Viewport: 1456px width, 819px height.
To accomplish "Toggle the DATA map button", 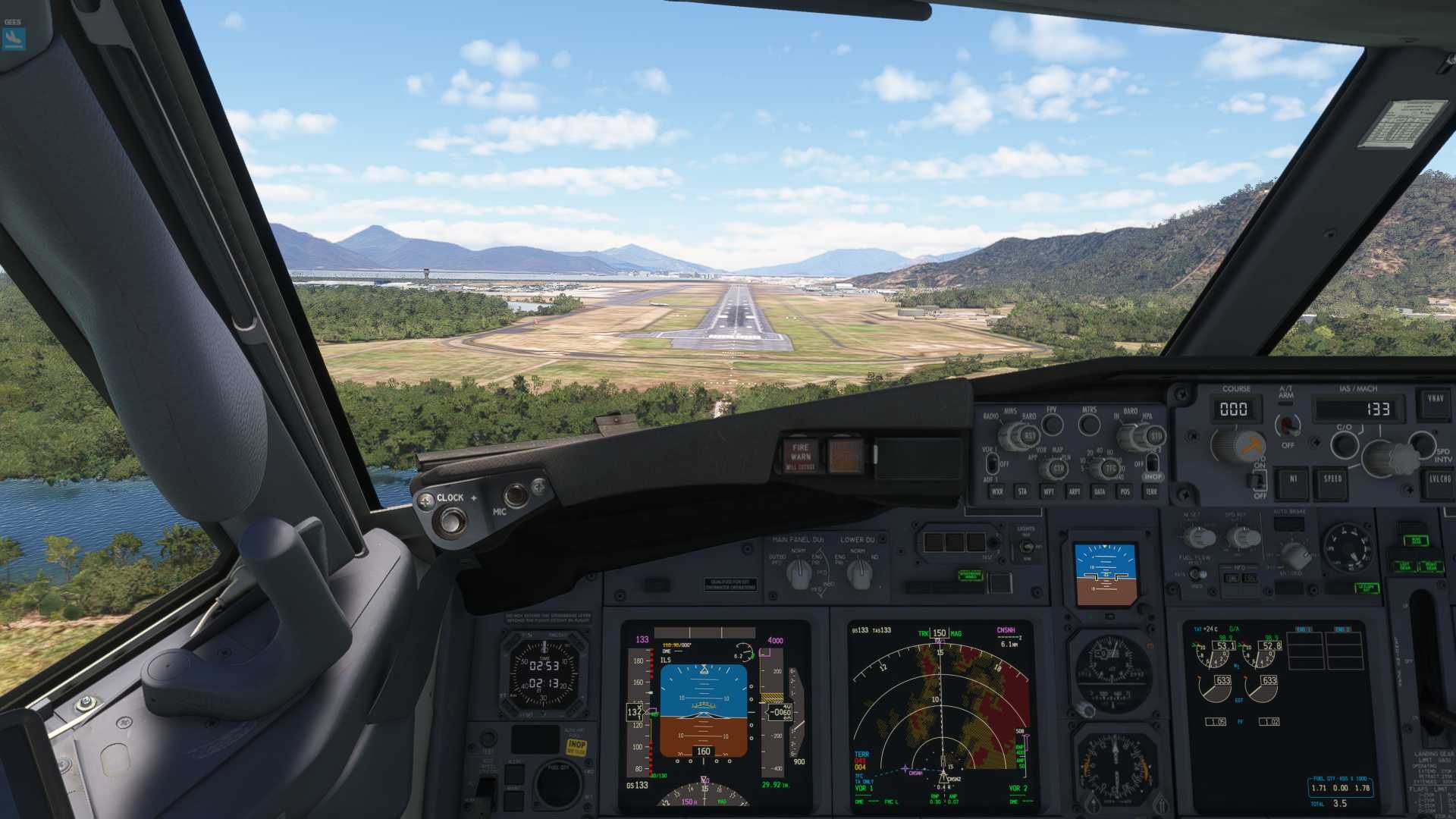I will [1099, 492].
